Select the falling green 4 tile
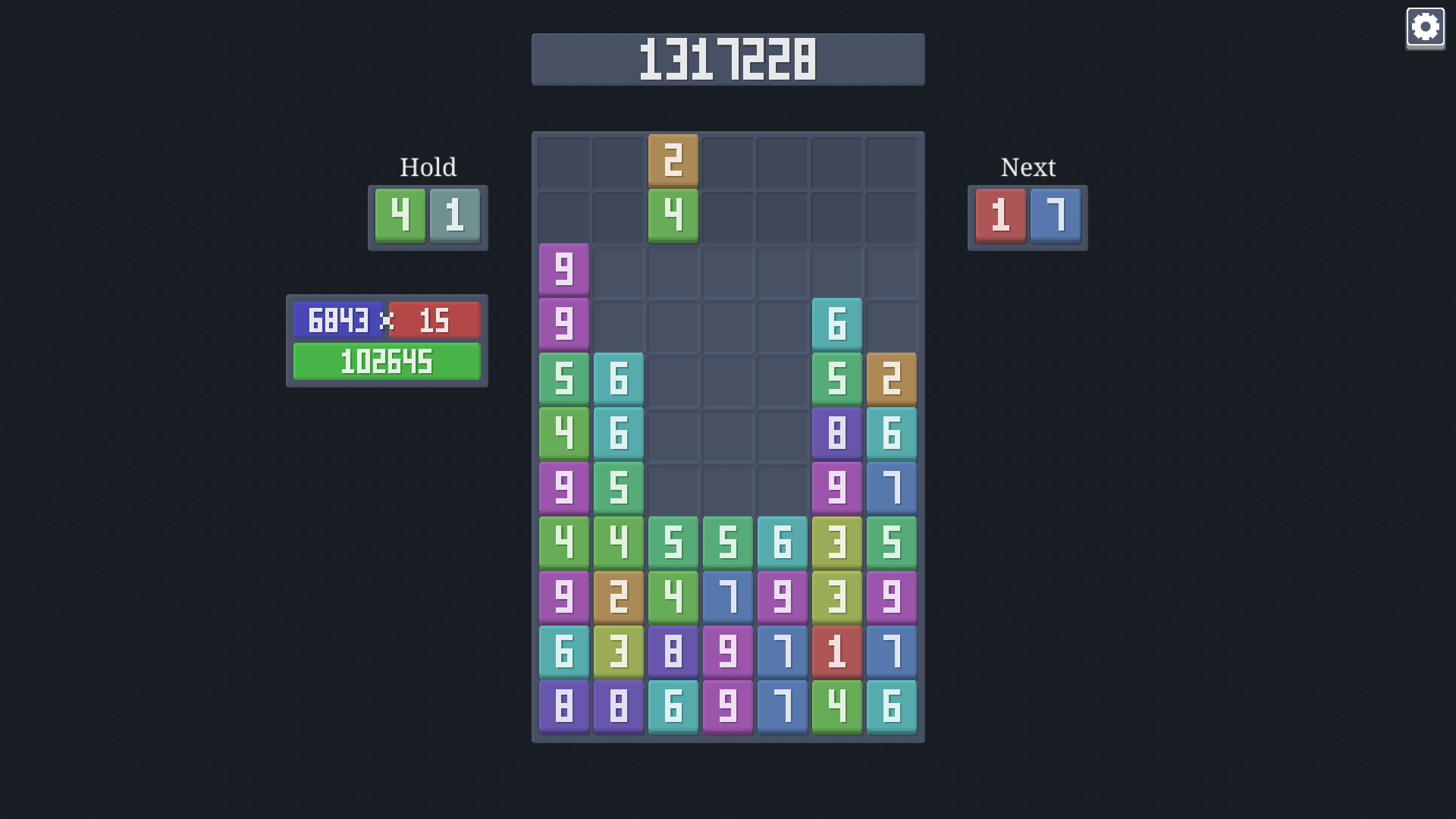This screenshot has height=819, width=1456. click(x=673, y=216)
